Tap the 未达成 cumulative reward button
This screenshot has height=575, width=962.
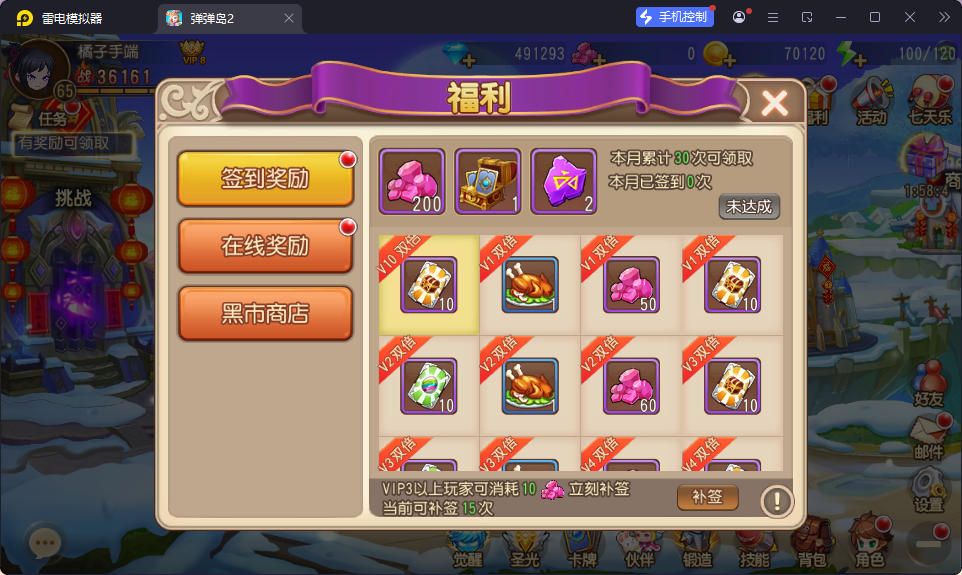(749, 207)
